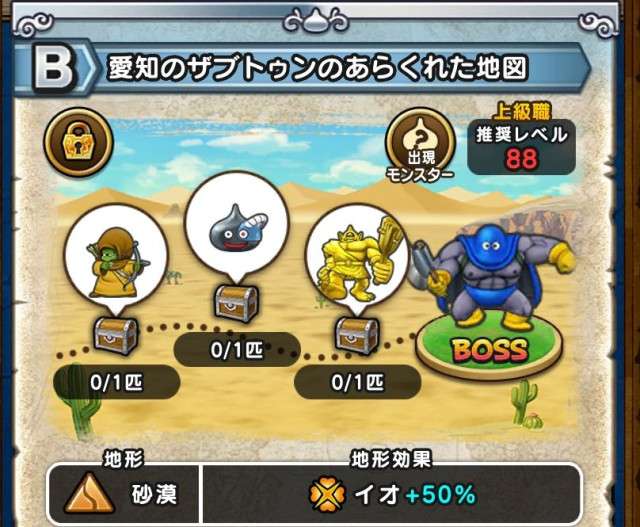Toggle the golden padlock lock button
The height and width of the screenshot is (527, 640).
[78, 142]
